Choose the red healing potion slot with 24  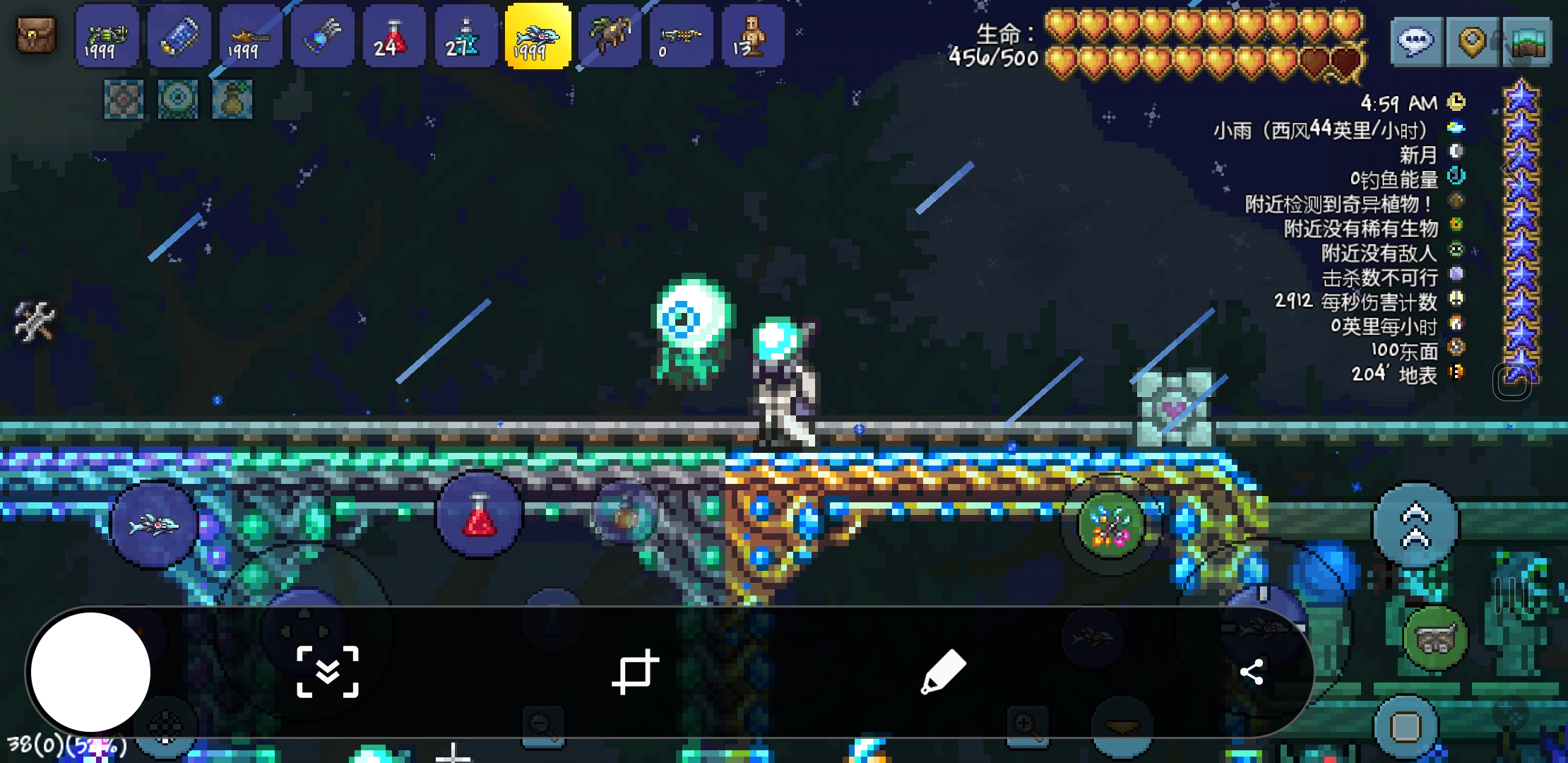pos(394,37)
